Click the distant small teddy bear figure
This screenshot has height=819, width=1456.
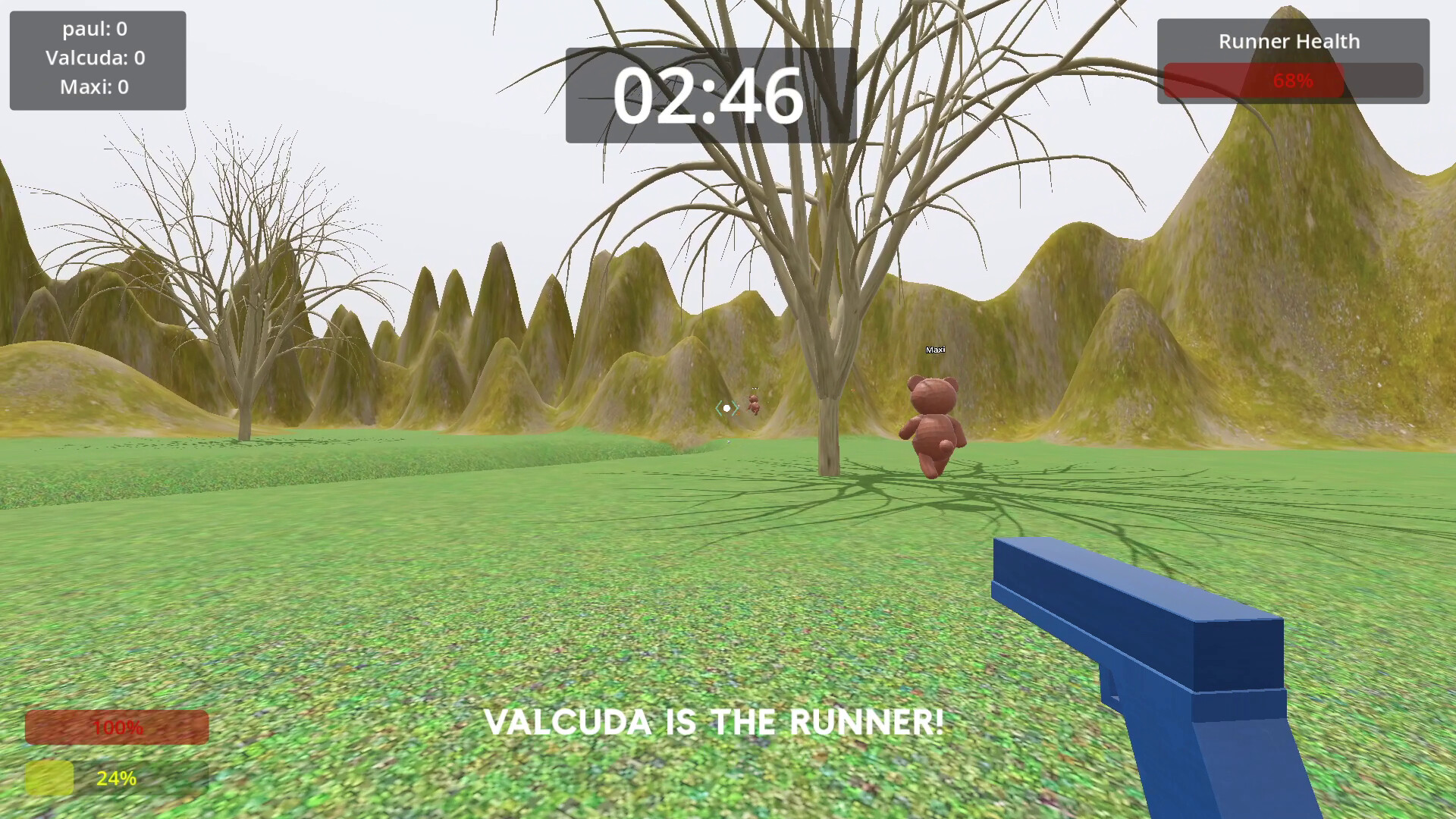754,406
